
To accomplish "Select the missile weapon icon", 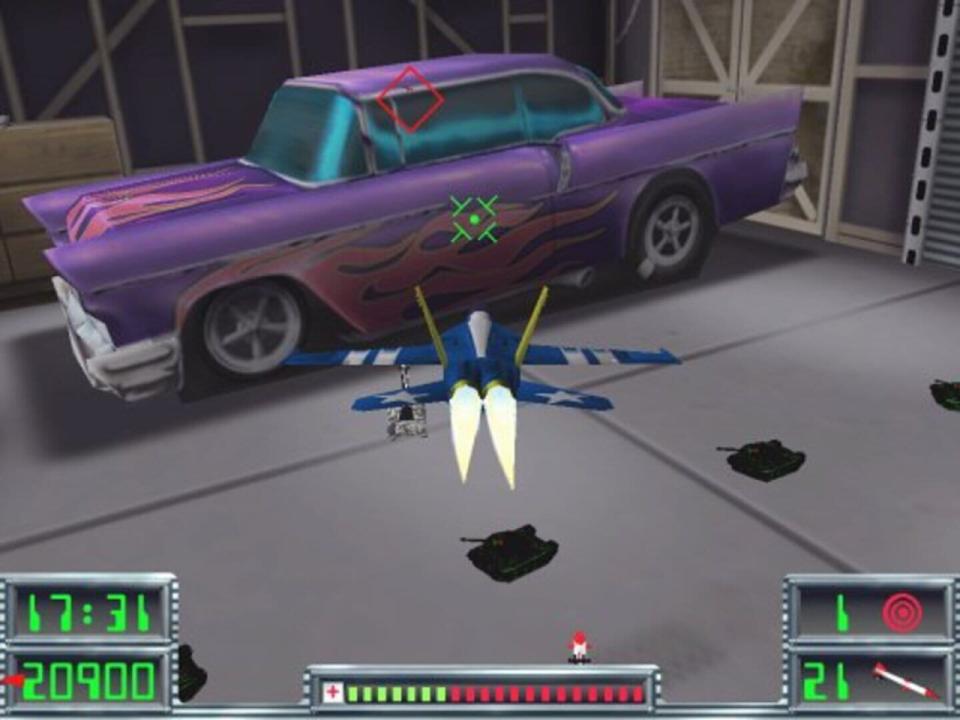I will click(905, 681).
